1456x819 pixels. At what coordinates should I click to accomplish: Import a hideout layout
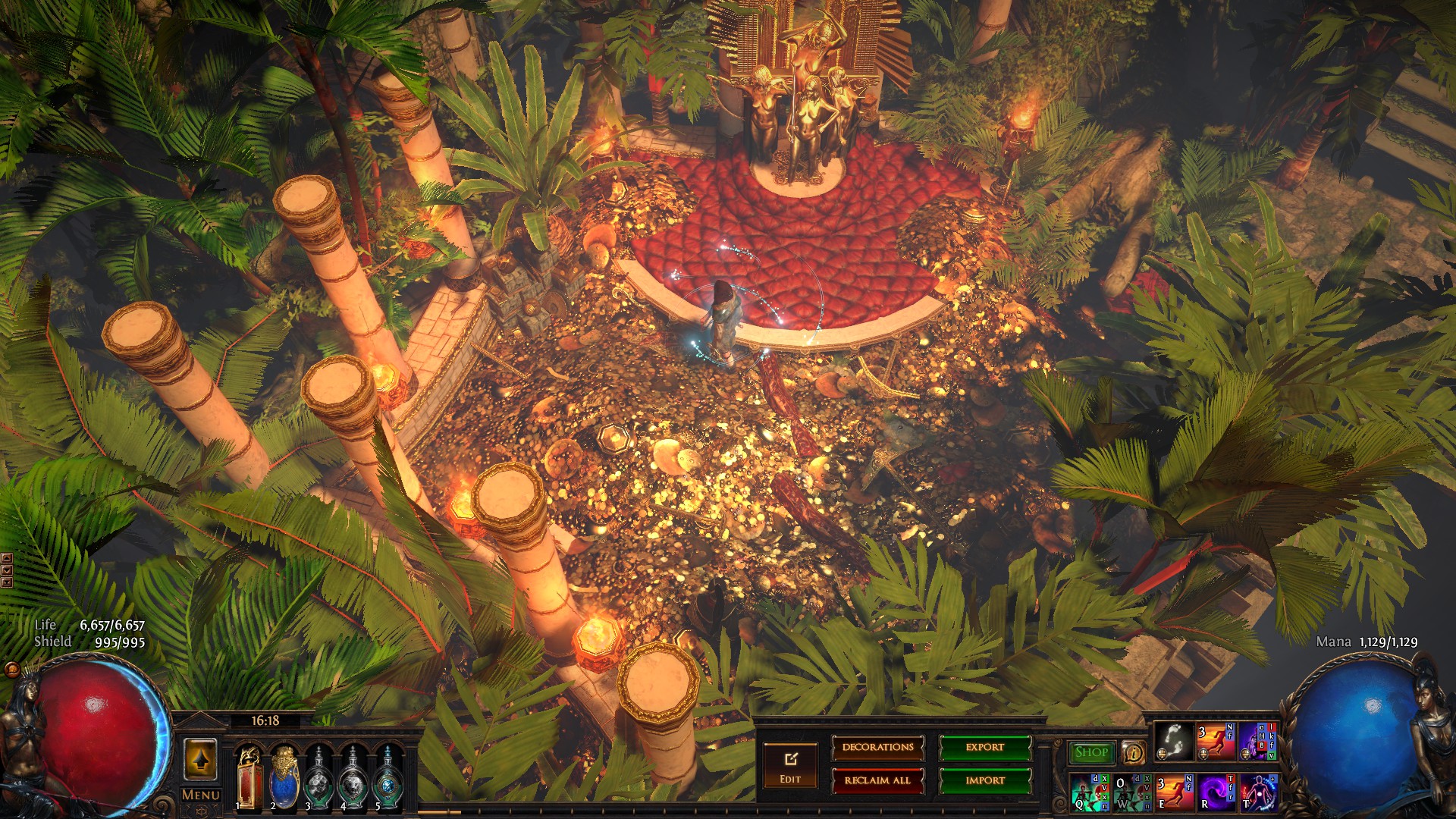pyautogui.click(x=984, y=780)
